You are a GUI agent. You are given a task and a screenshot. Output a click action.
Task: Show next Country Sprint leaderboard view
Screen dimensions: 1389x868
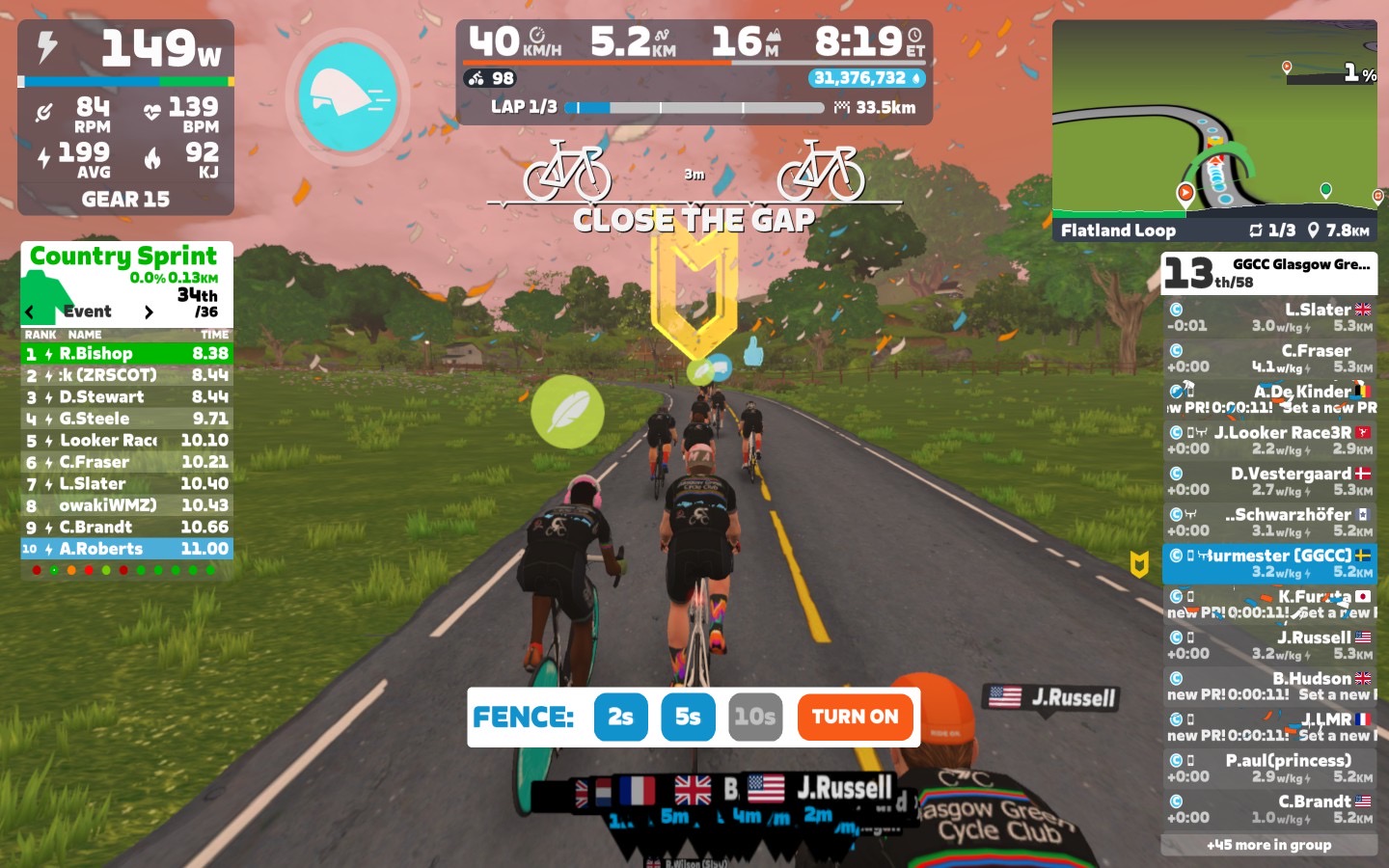coord(149,312)
